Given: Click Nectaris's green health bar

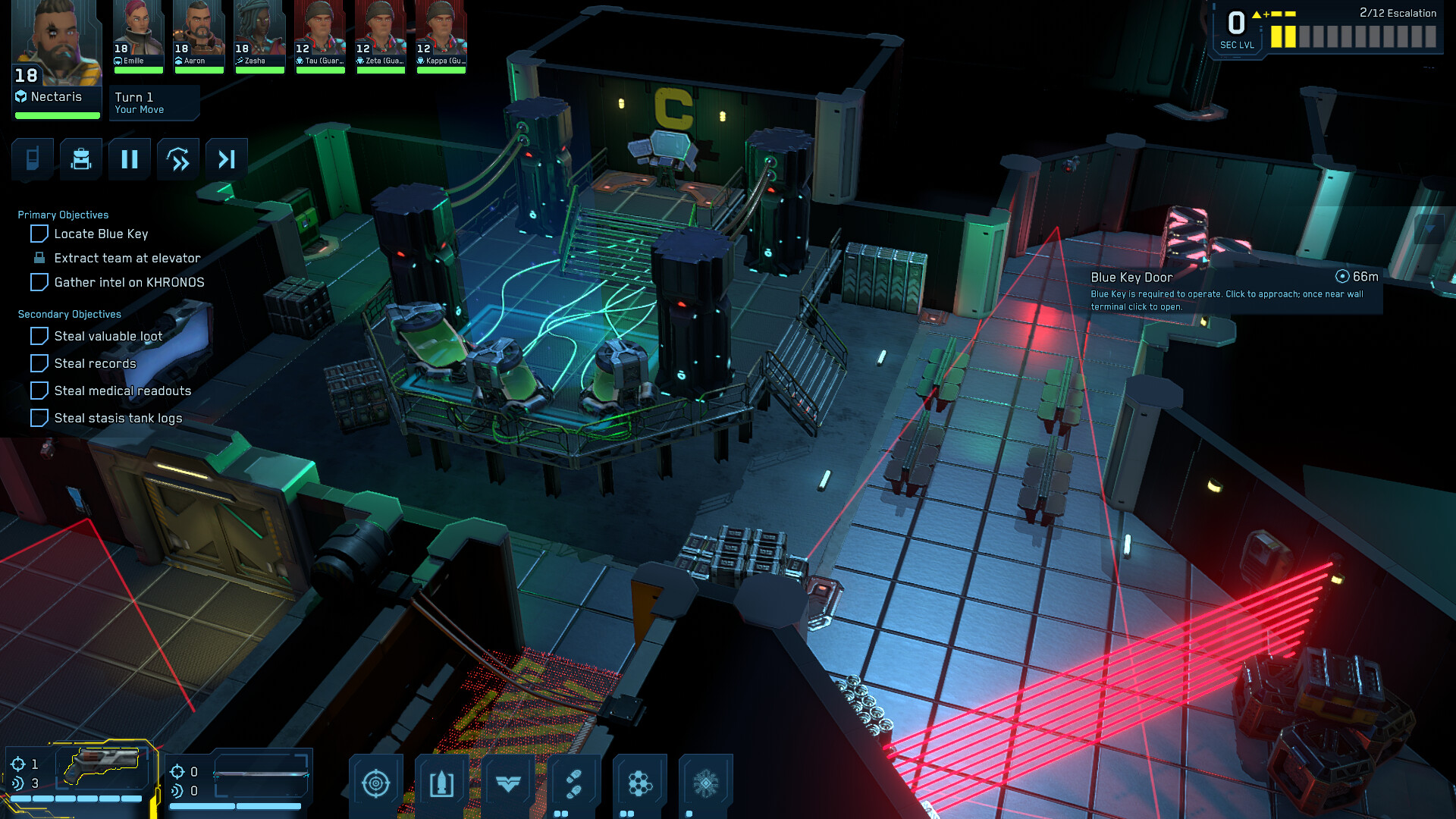Looking at the screenshot, I should [x=56, y=115].
